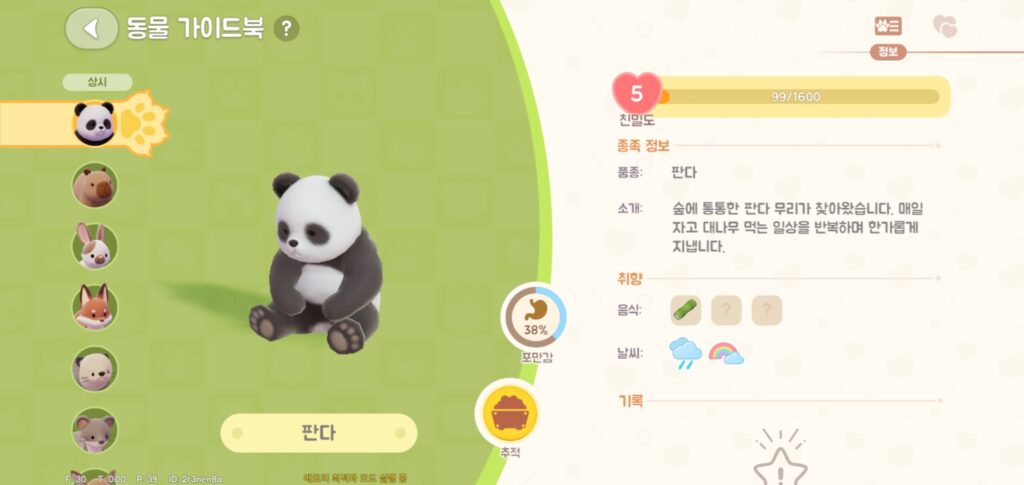Go back from the animal guidebook
The height and width of the screenshot is (485, 1024).
pos(91,28)
